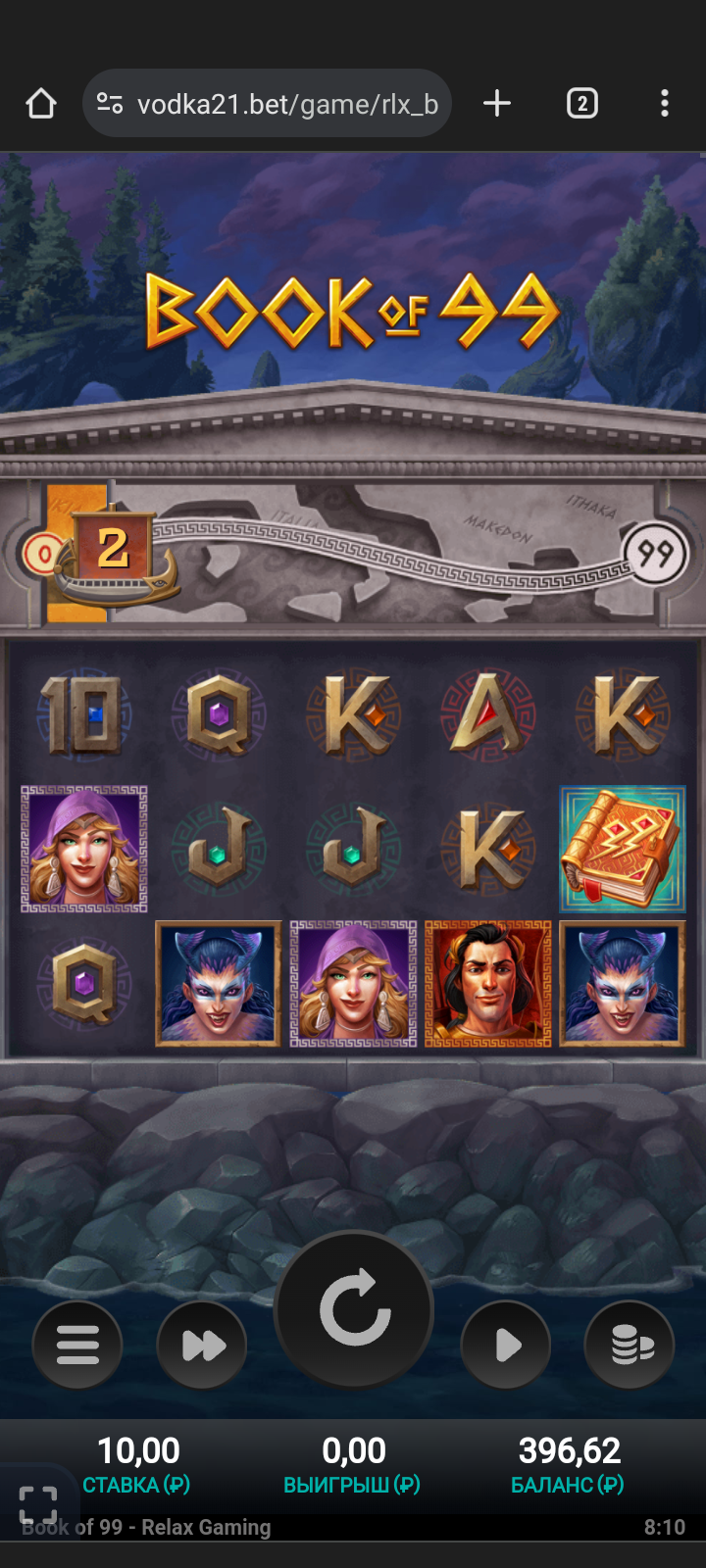Go to the browser home page
This screenshot has height=1568, width=706.
tap(41, 103)
